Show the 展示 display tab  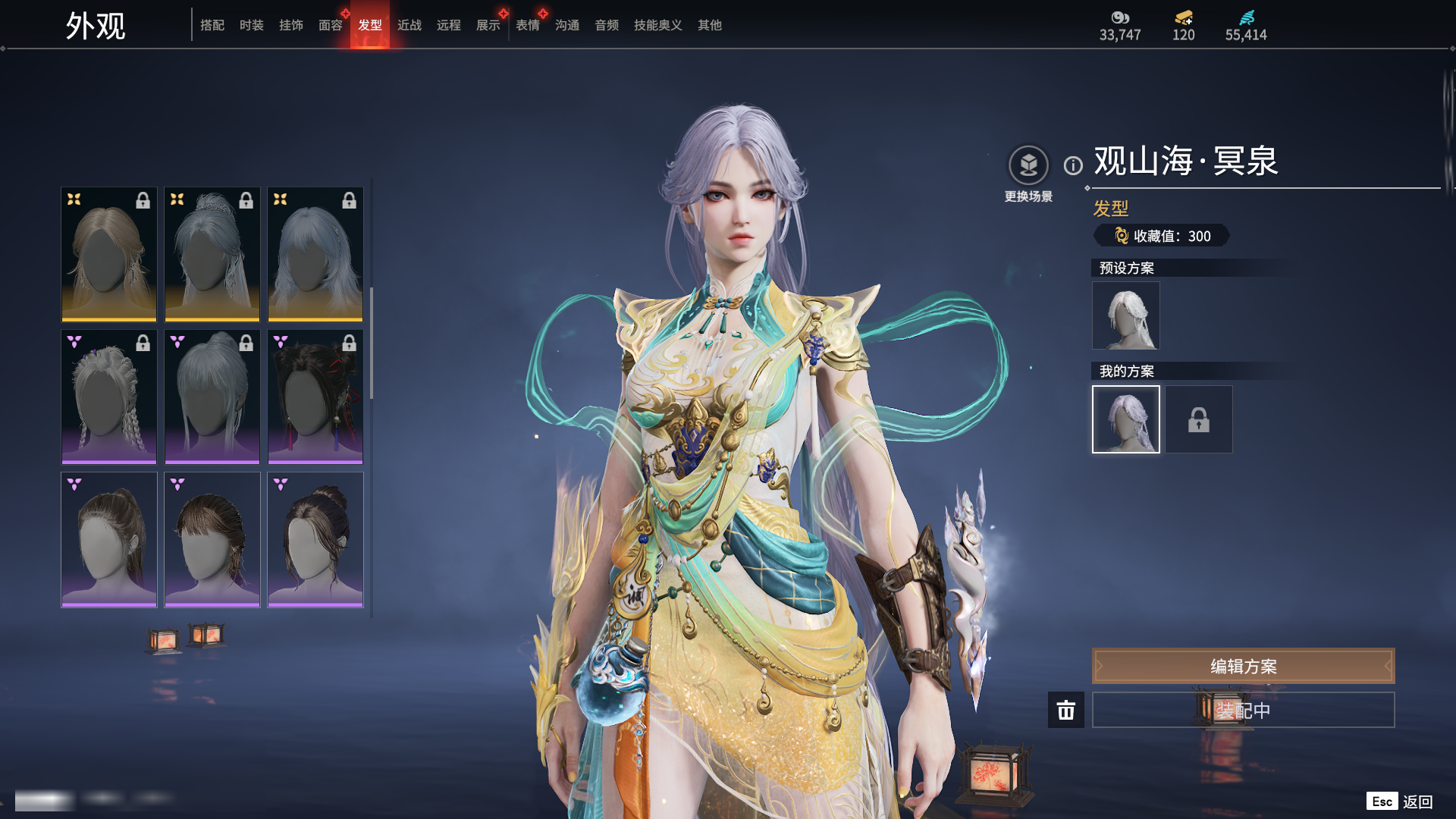488,25
